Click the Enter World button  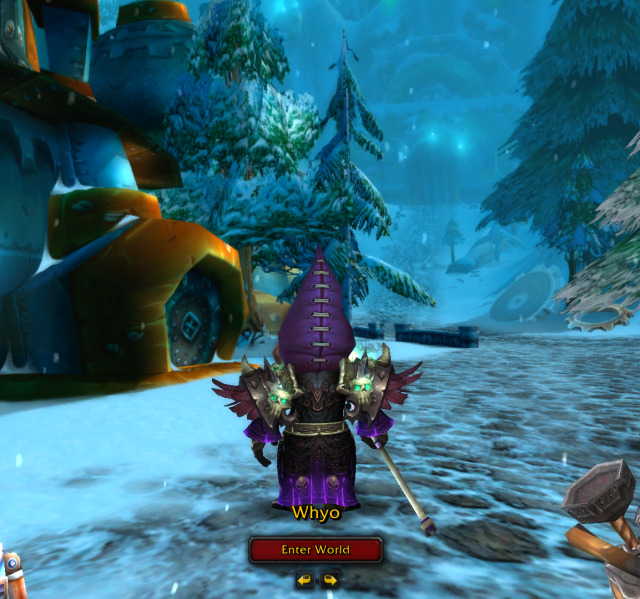(x=315, y=550)
